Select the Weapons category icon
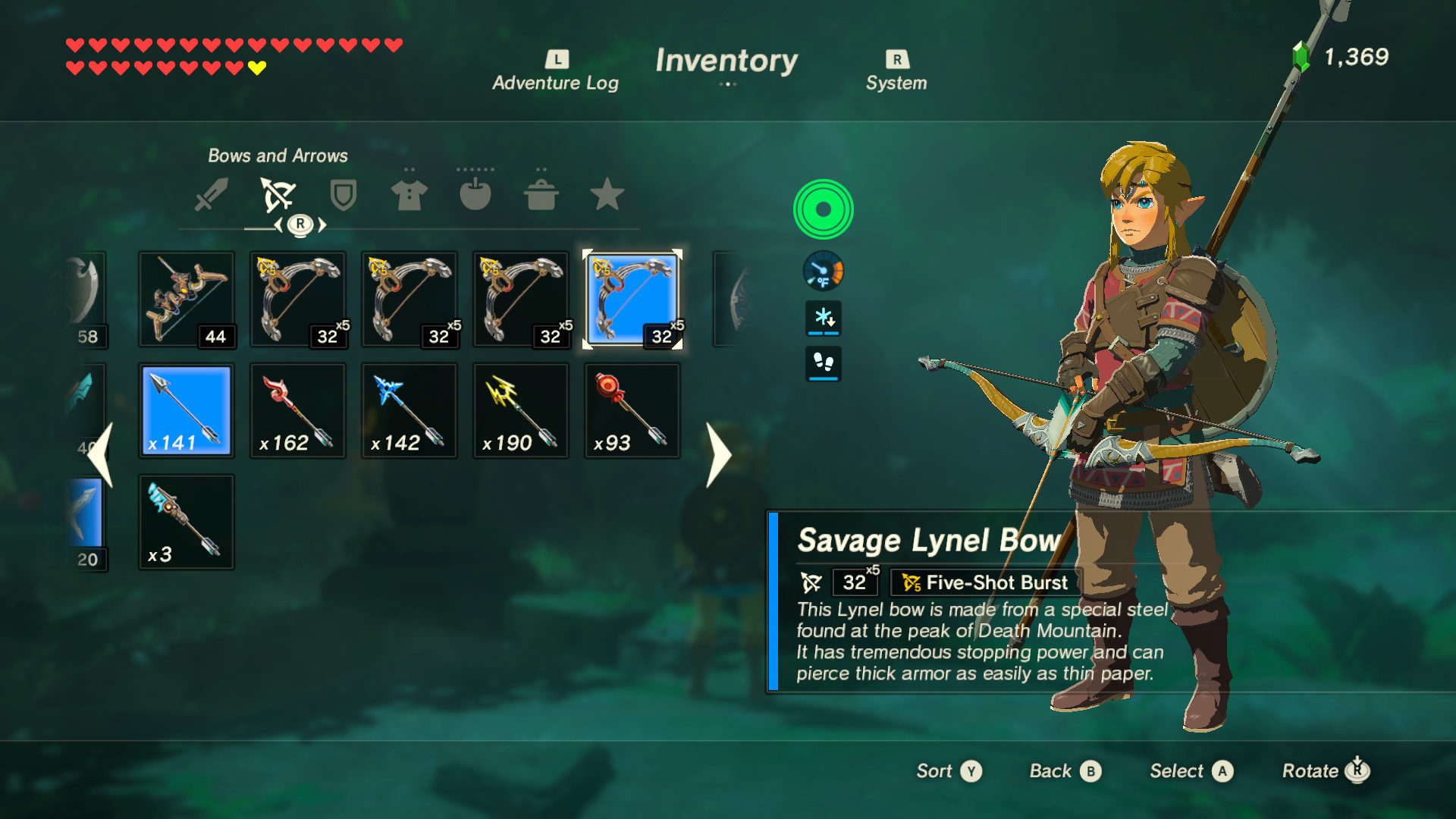Viewport: 1456px width, 819px height. (212, 195)
